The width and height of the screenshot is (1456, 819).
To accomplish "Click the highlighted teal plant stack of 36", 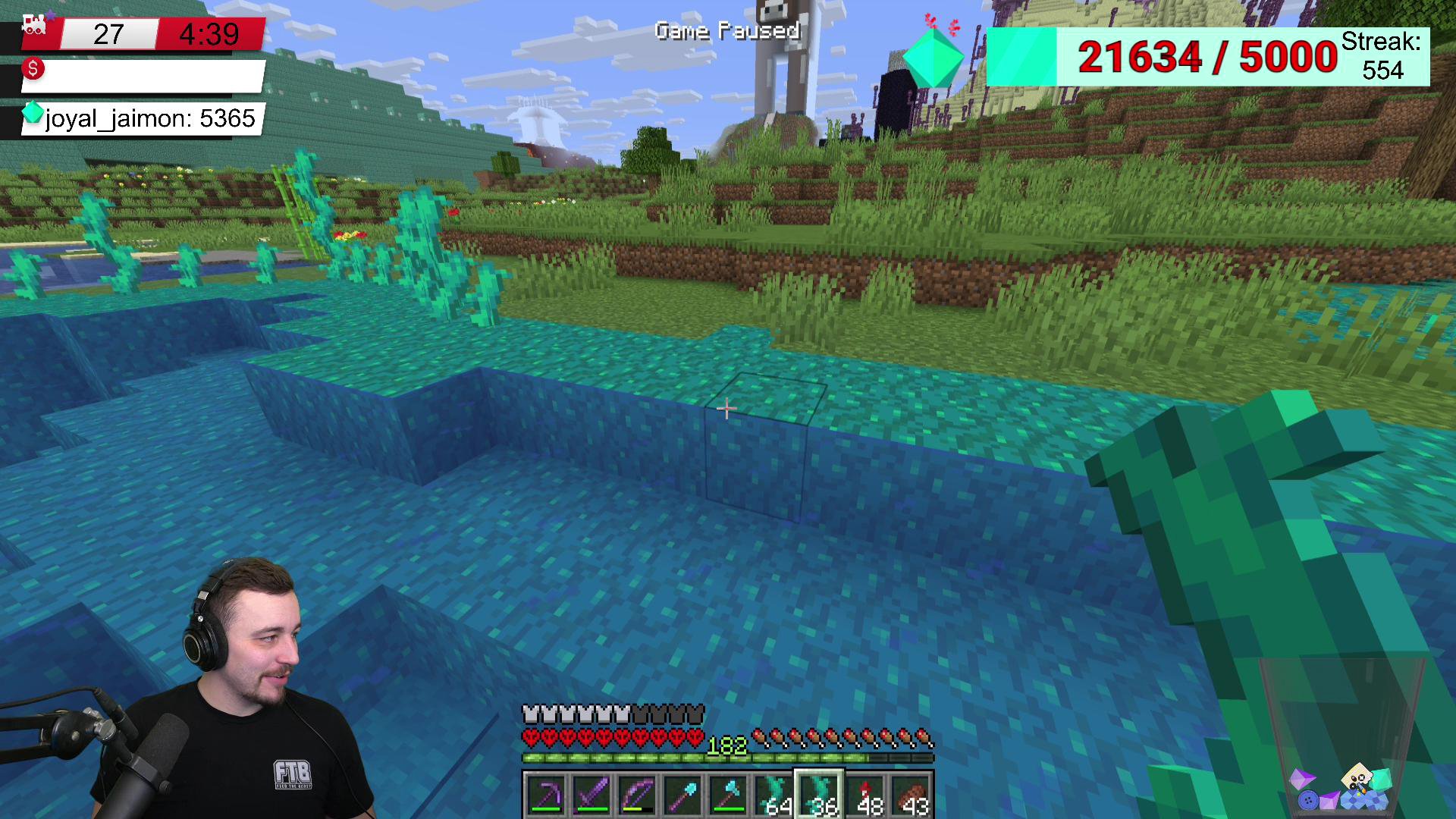I will tap(819, 795).
